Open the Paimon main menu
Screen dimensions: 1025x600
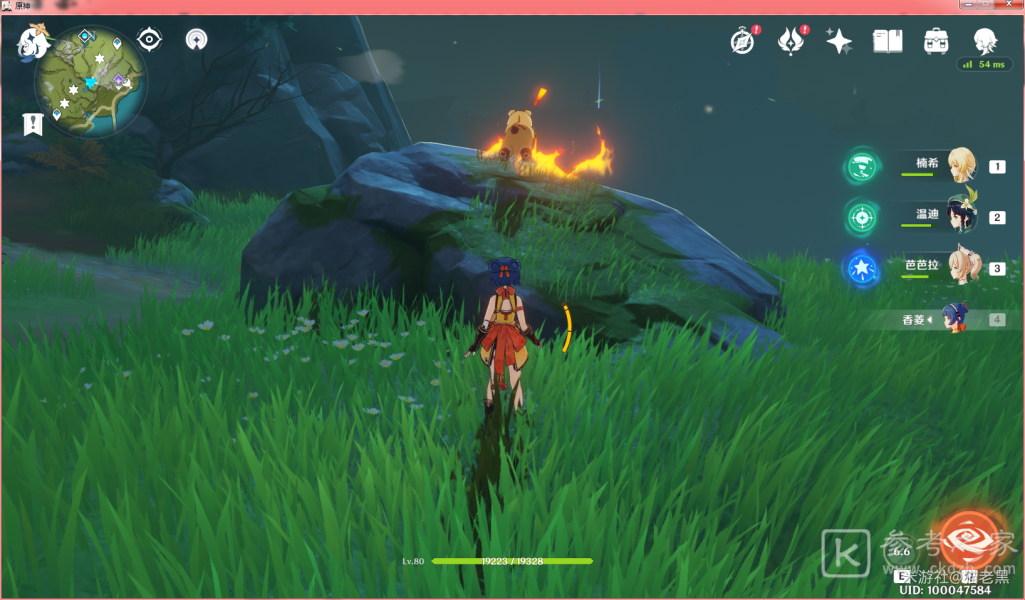[x=33, y=43]
